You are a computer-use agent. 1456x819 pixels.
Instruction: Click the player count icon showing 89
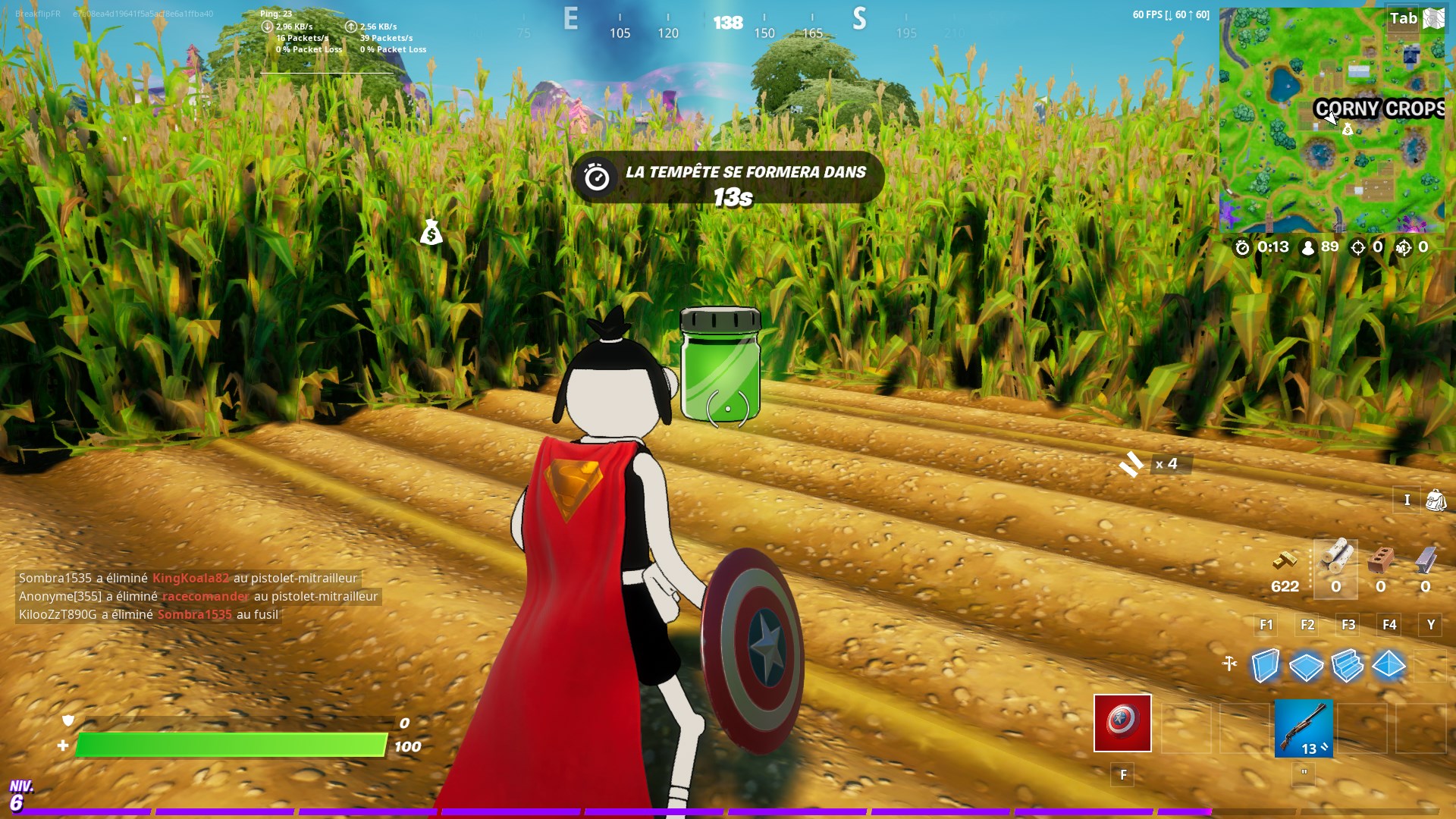(1308, 248)
